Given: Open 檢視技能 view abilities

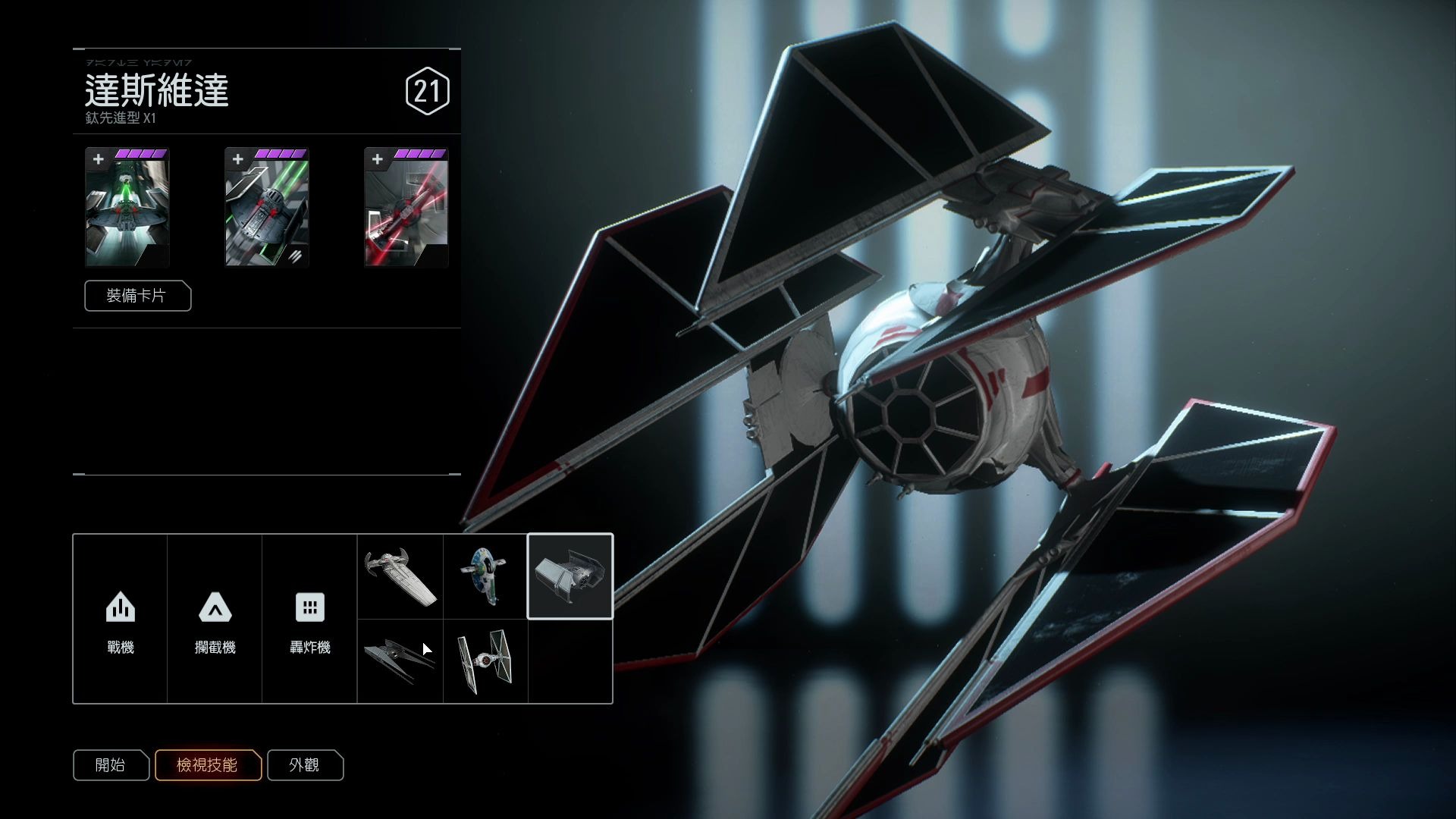Looking at the screenshot, I should click(x=208, y=765).
